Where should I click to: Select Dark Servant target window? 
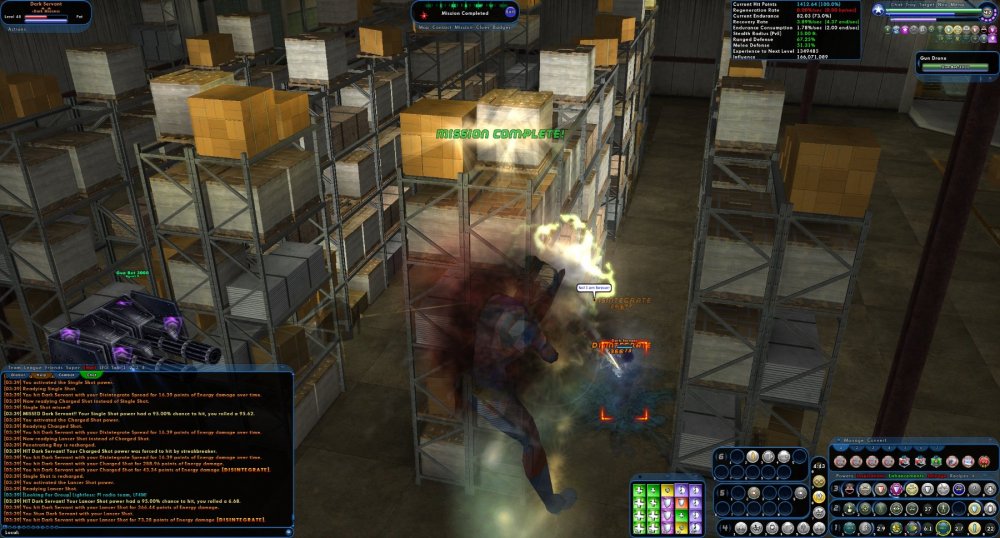tap(45, 12)
